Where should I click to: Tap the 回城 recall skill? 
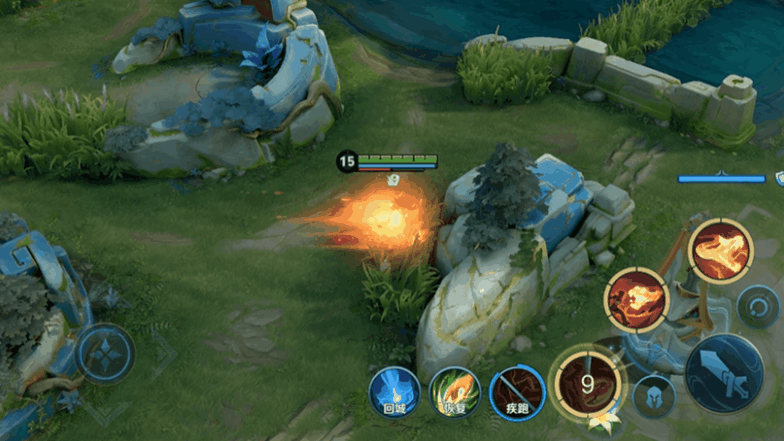(x=394, y=392)
